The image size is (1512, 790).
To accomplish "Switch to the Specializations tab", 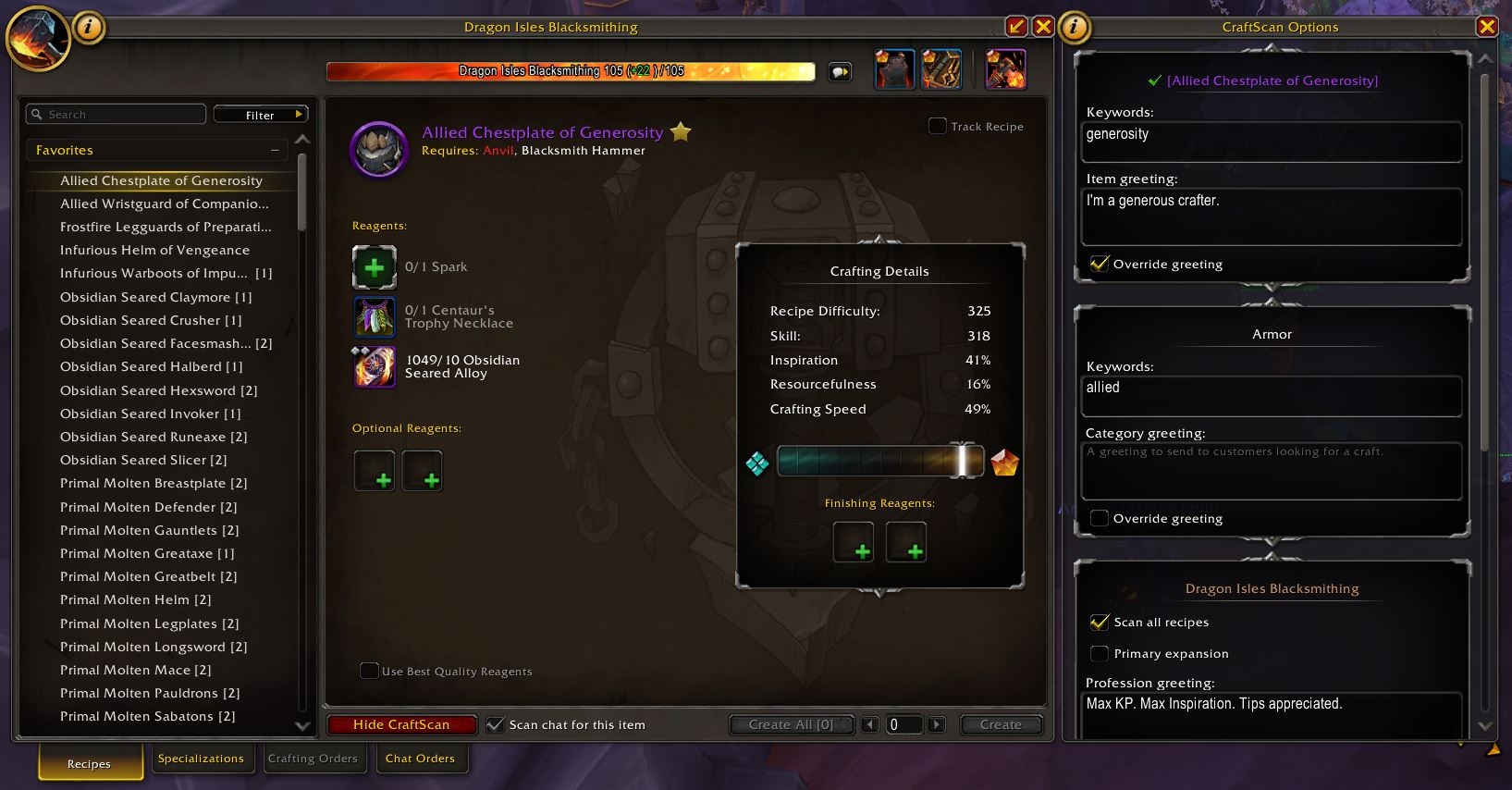I will pyautogui.click(x=202, y=758).
